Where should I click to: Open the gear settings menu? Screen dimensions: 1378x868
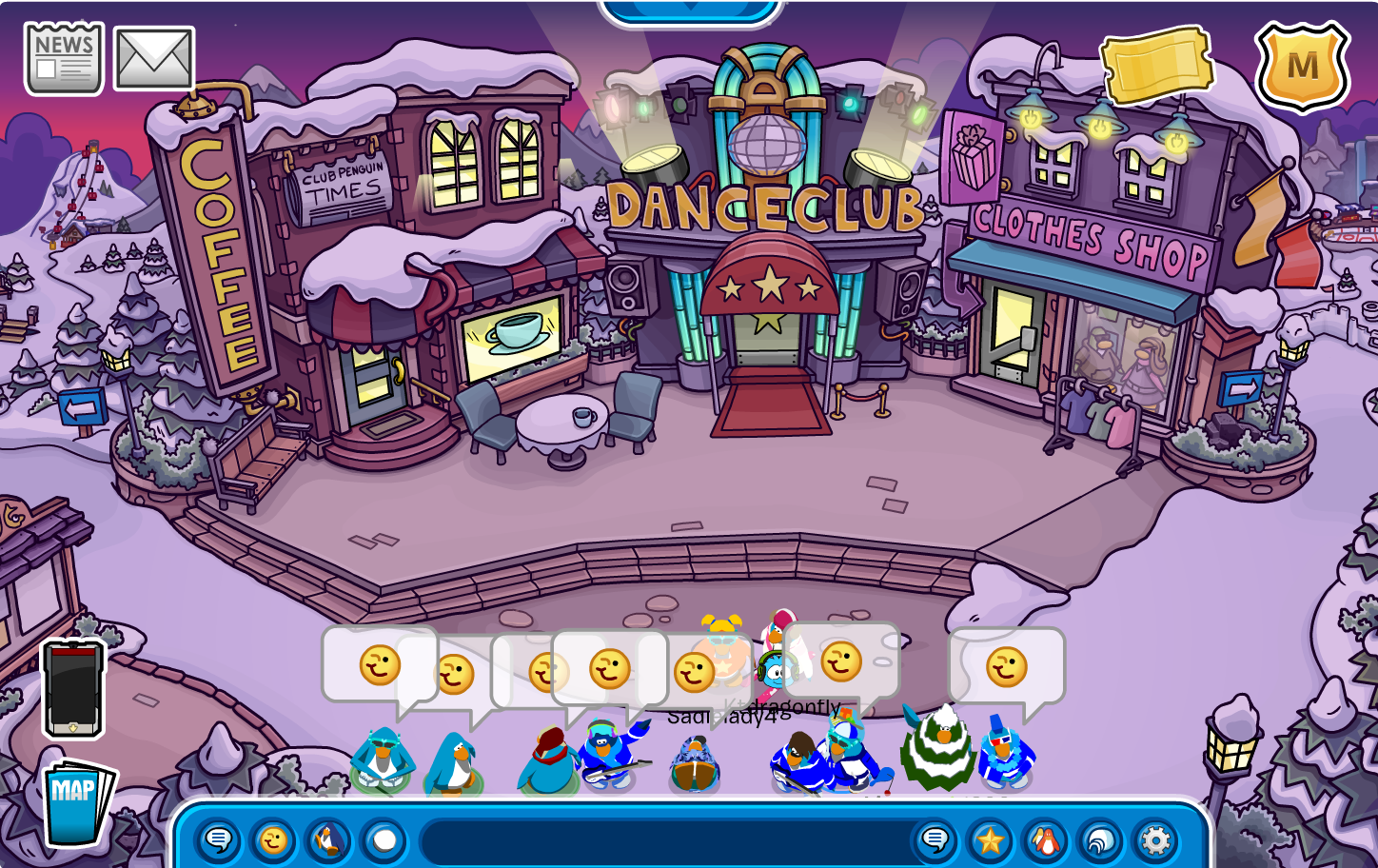pos(1155,840)
